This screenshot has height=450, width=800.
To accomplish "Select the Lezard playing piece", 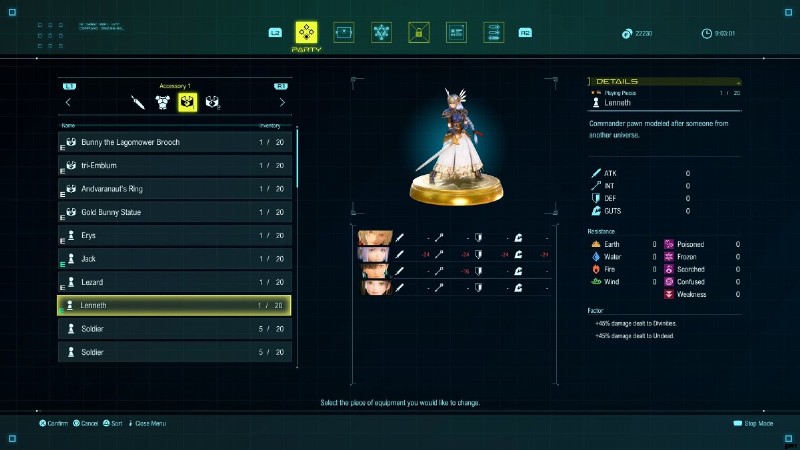I will point(175,282).
